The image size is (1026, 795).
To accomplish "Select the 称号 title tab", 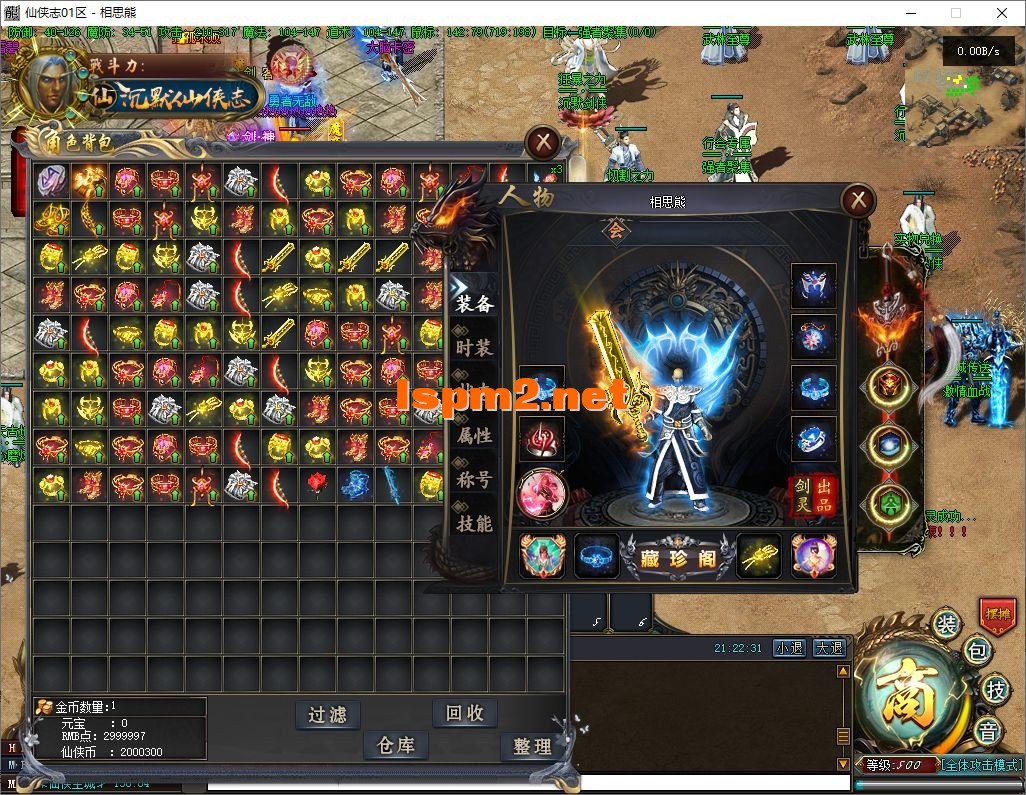I will pyautogui.click(x=474, y=479).
